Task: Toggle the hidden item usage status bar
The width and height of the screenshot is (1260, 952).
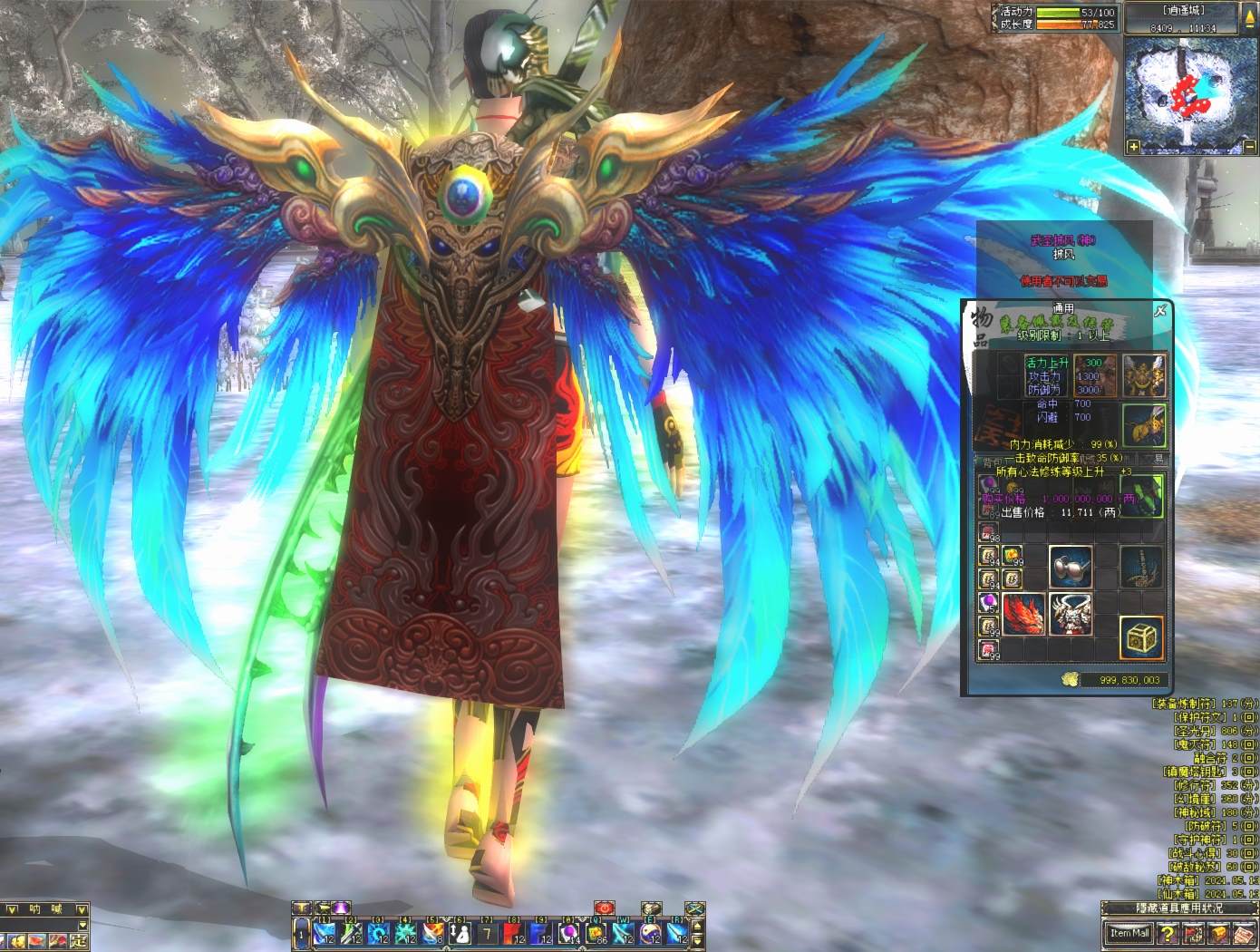Action: coord(1178,908)
